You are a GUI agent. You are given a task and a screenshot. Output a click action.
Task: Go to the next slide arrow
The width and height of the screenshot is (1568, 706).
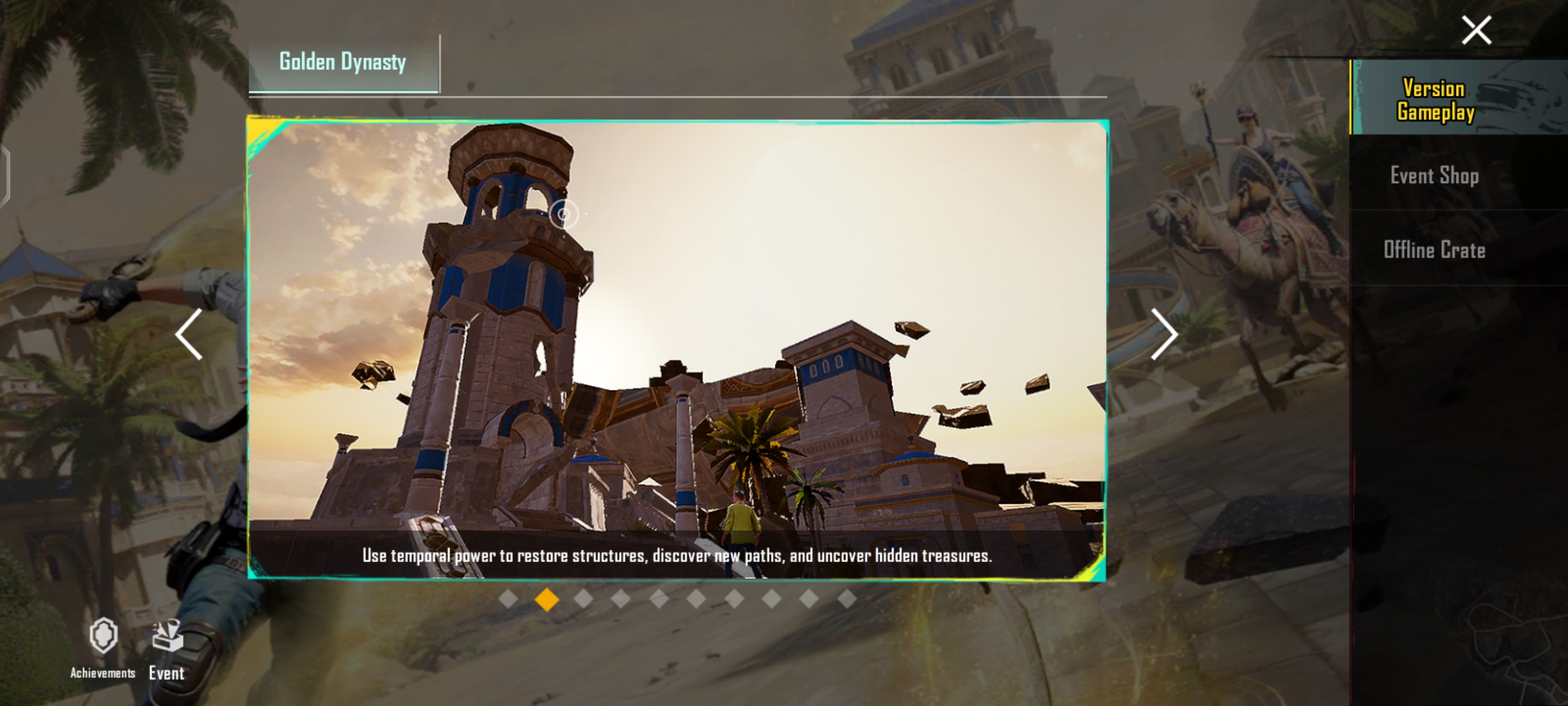click(1164, 334)
